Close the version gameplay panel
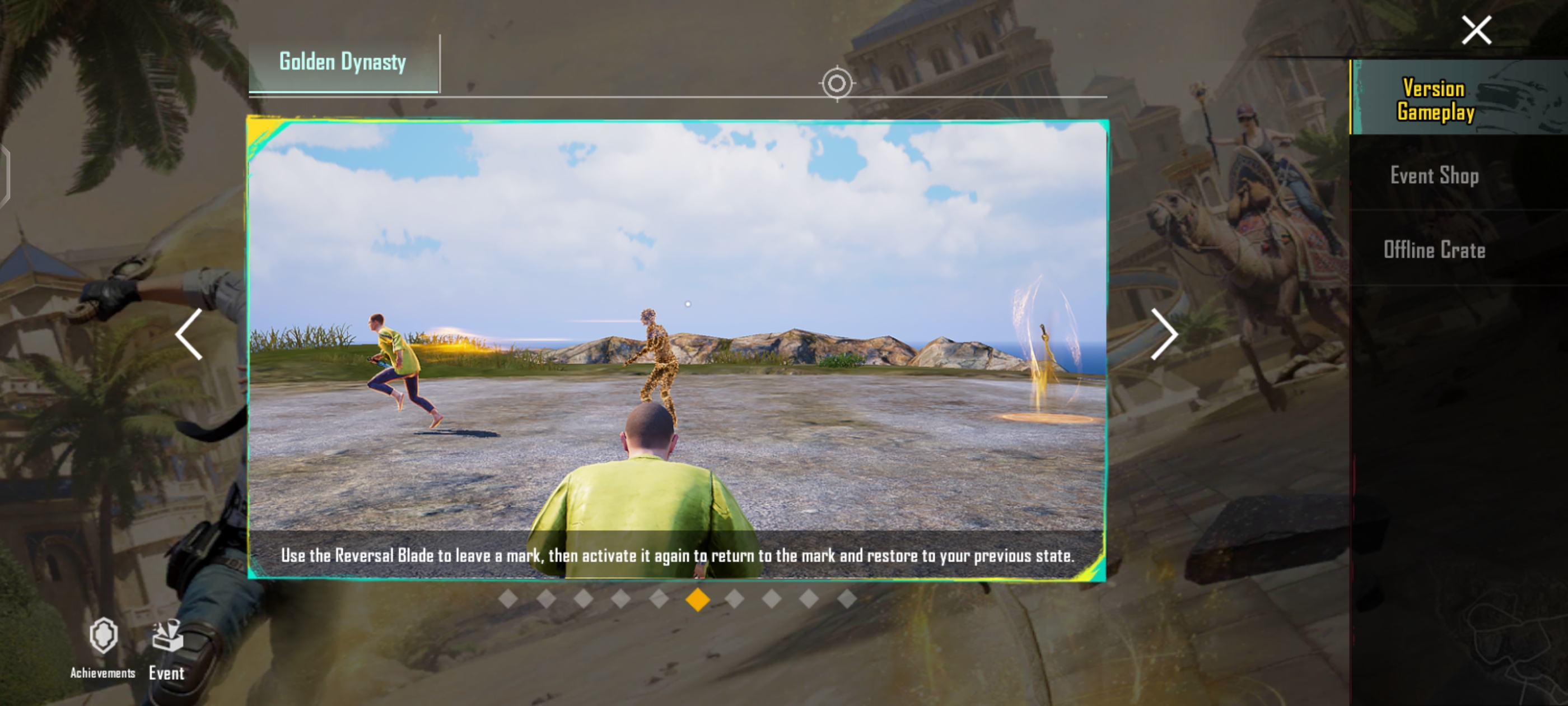The width and height of the screenshot is (1568, 706). (1476, 30)
